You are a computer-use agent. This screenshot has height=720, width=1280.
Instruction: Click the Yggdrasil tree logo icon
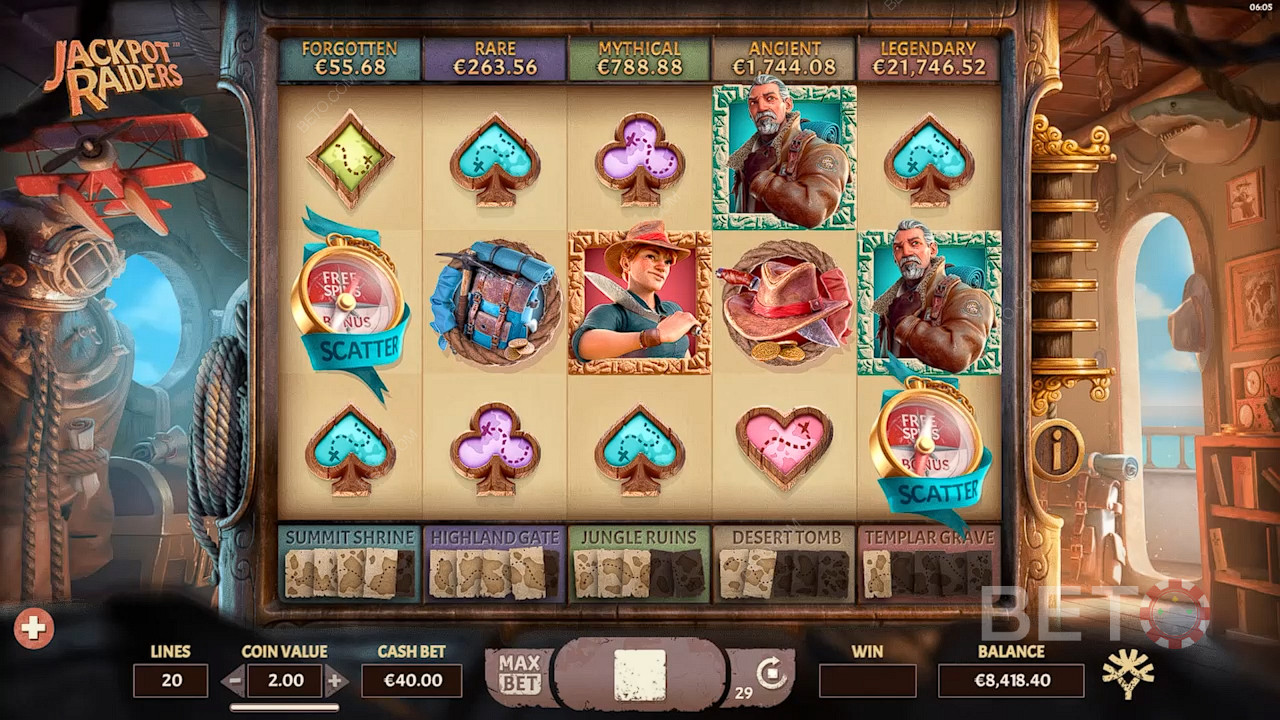[x=1127, y=673]
